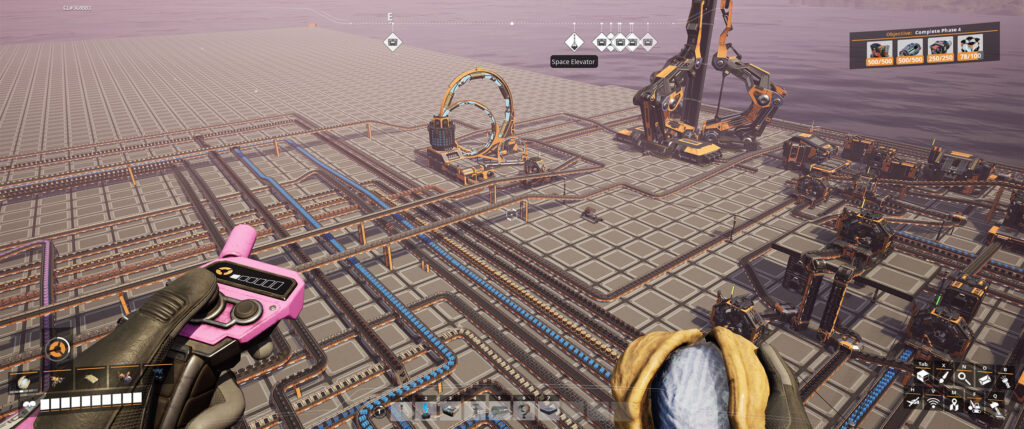Viewport: 1024px width, 429px height.
Task: Click the wireless signal icon
Action: coord(935,402)
